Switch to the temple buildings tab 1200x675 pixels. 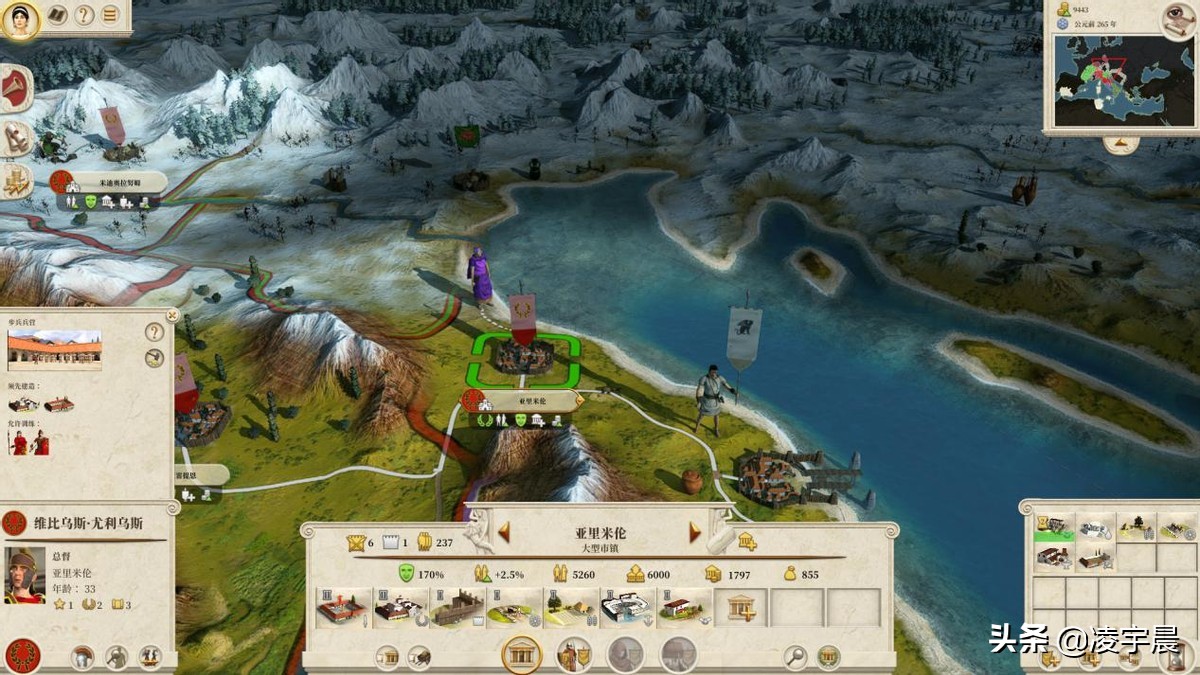pos(521,655)
